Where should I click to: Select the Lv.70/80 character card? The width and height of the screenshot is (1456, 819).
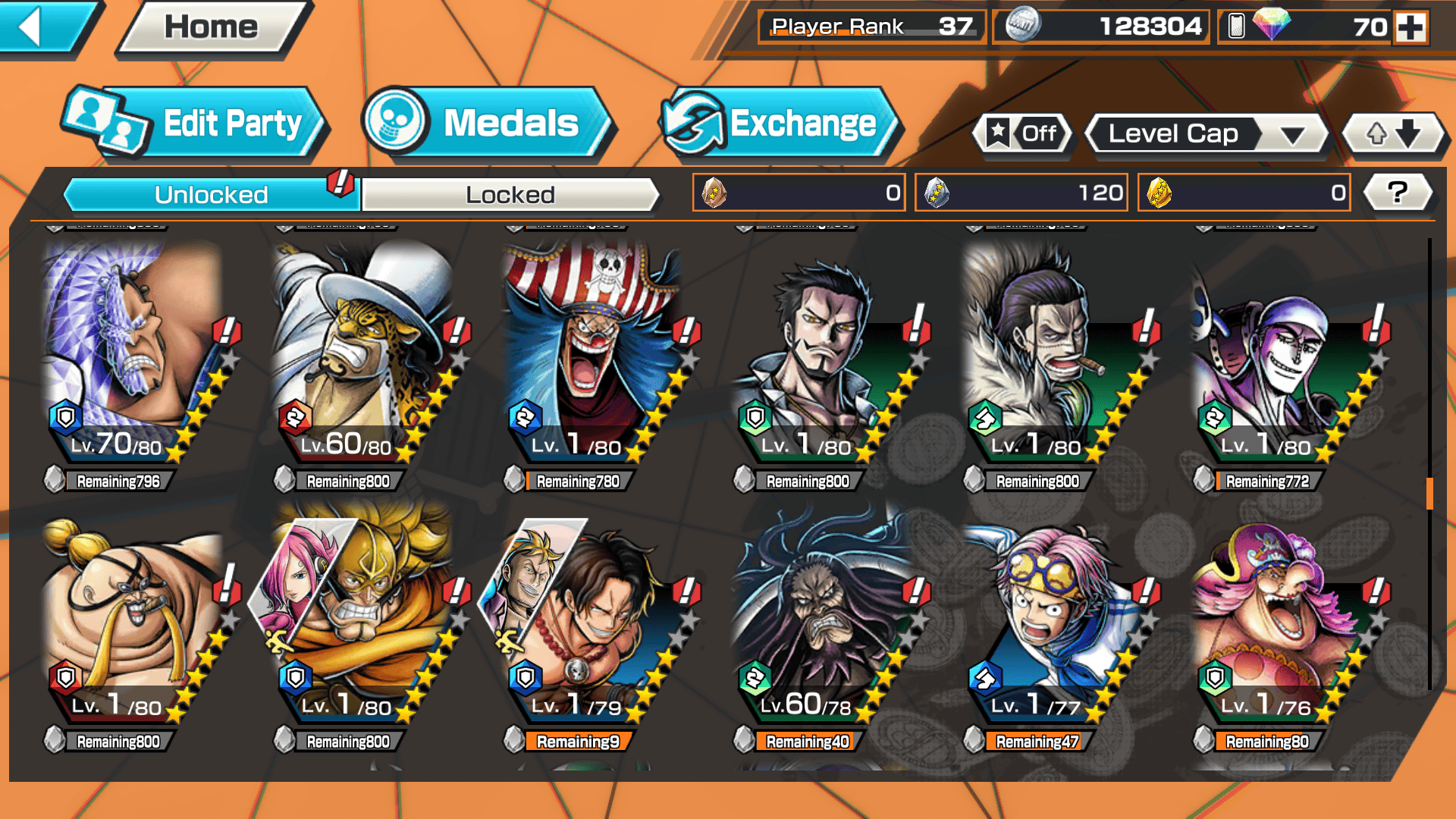coord(133,353)
